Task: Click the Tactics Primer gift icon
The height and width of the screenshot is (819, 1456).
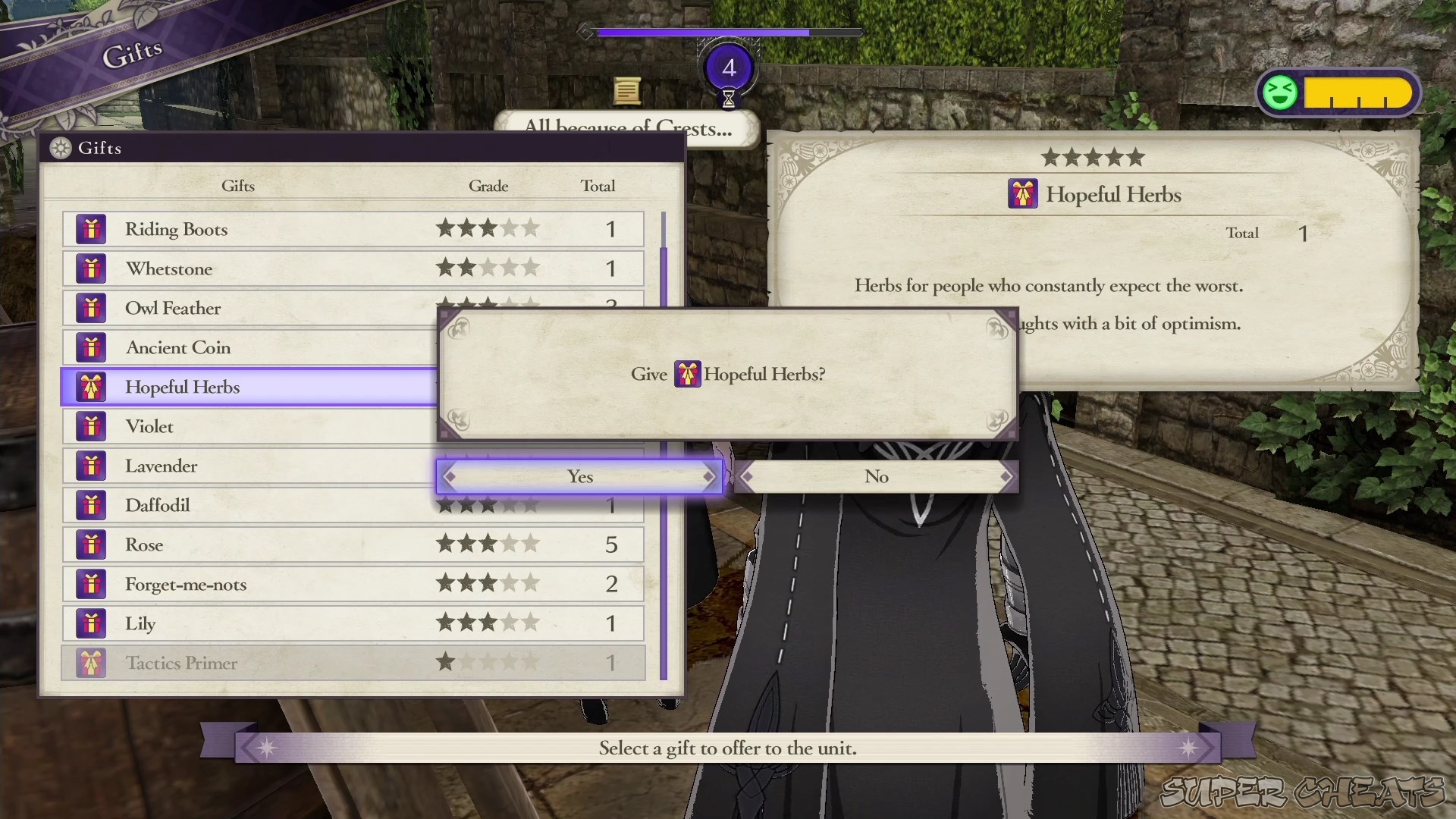Action: tap(91, 662)
